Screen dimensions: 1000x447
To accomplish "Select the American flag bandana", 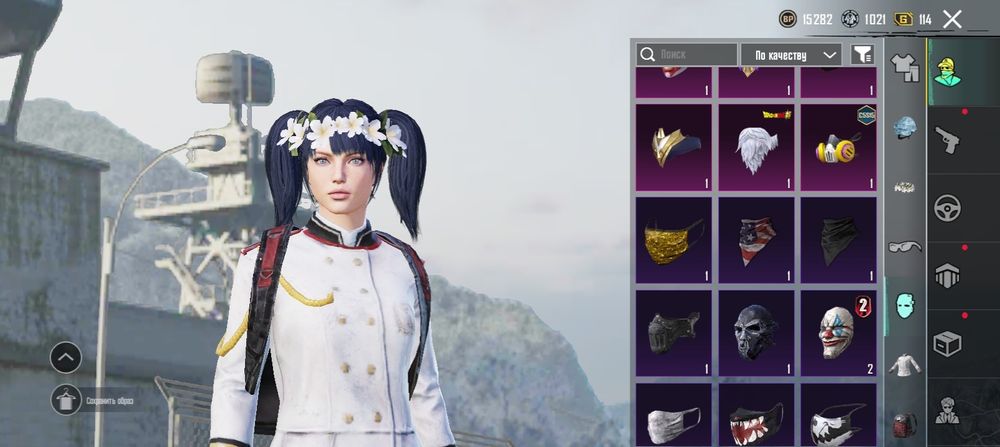I will 756,239.
